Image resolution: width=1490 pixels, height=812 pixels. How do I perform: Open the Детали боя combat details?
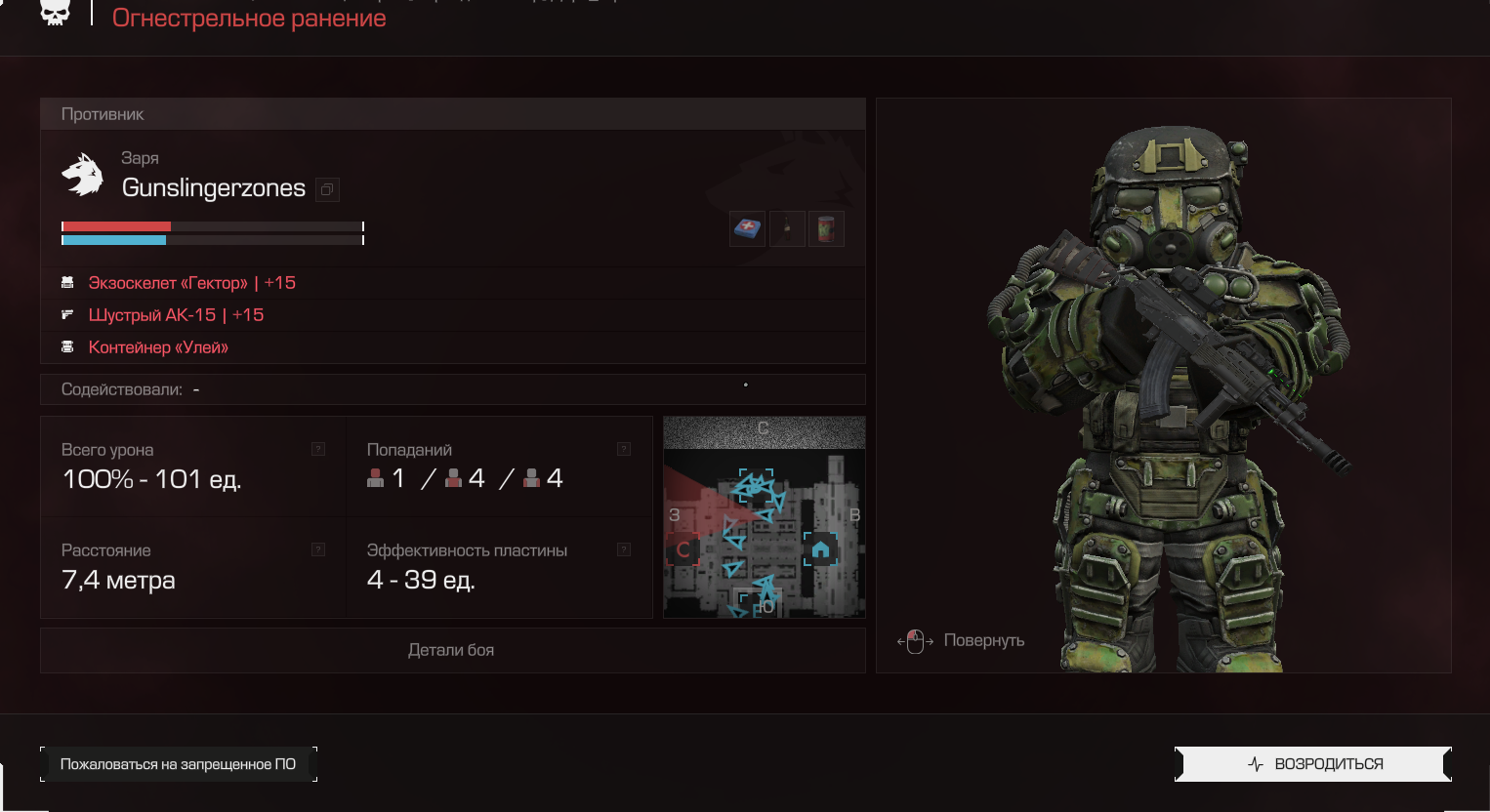coord(451,650)
